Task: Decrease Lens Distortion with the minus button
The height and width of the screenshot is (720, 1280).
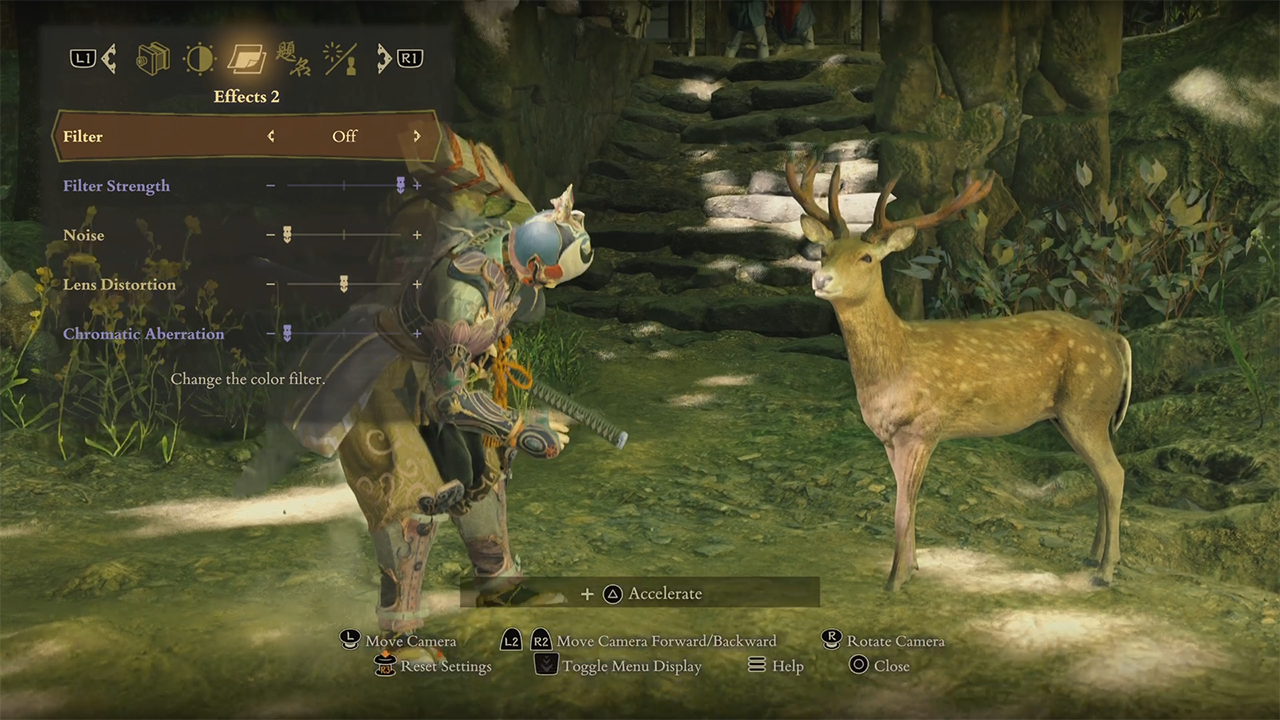Action: point(270,284)
